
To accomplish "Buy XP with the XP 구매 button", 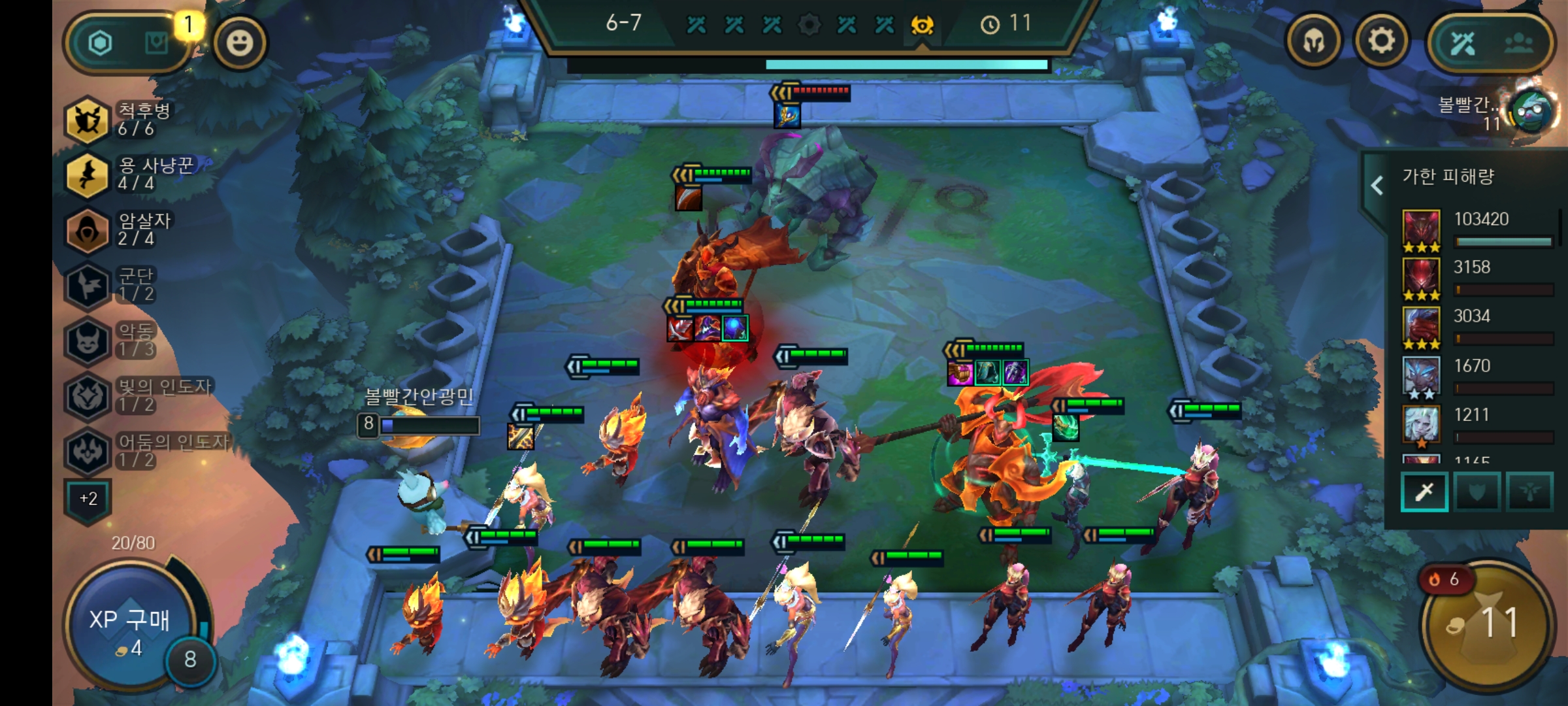I will pos(129,628).
